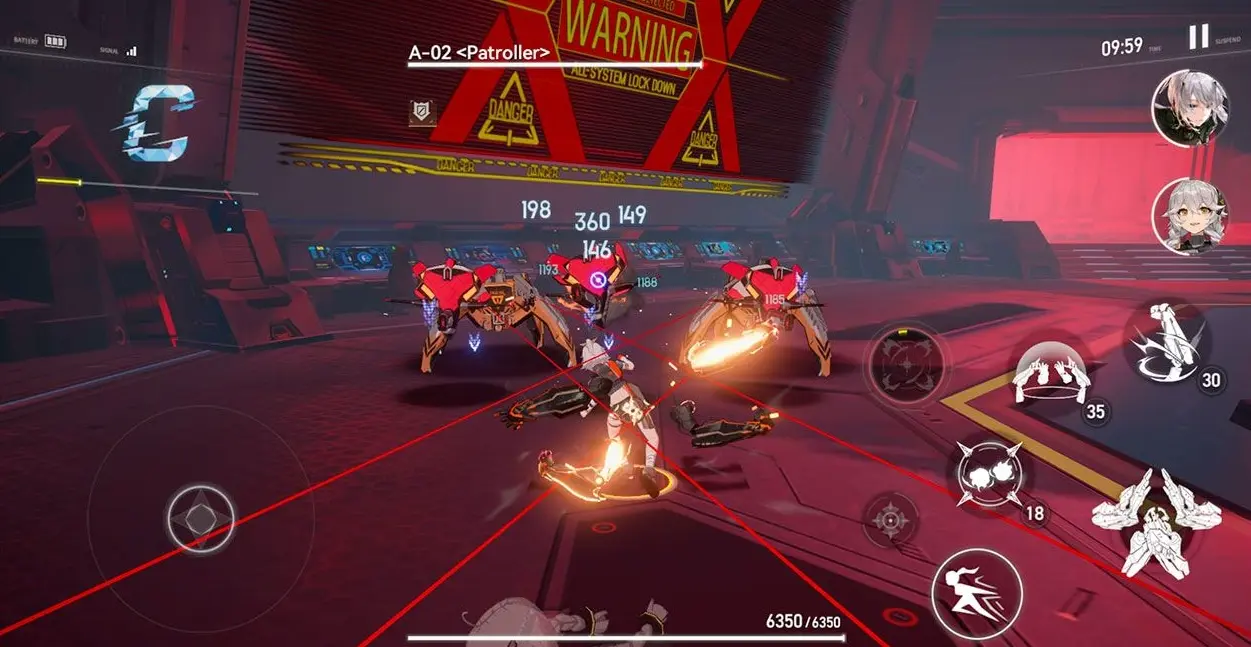Activate the dash sprint skill button

(977, 594)
